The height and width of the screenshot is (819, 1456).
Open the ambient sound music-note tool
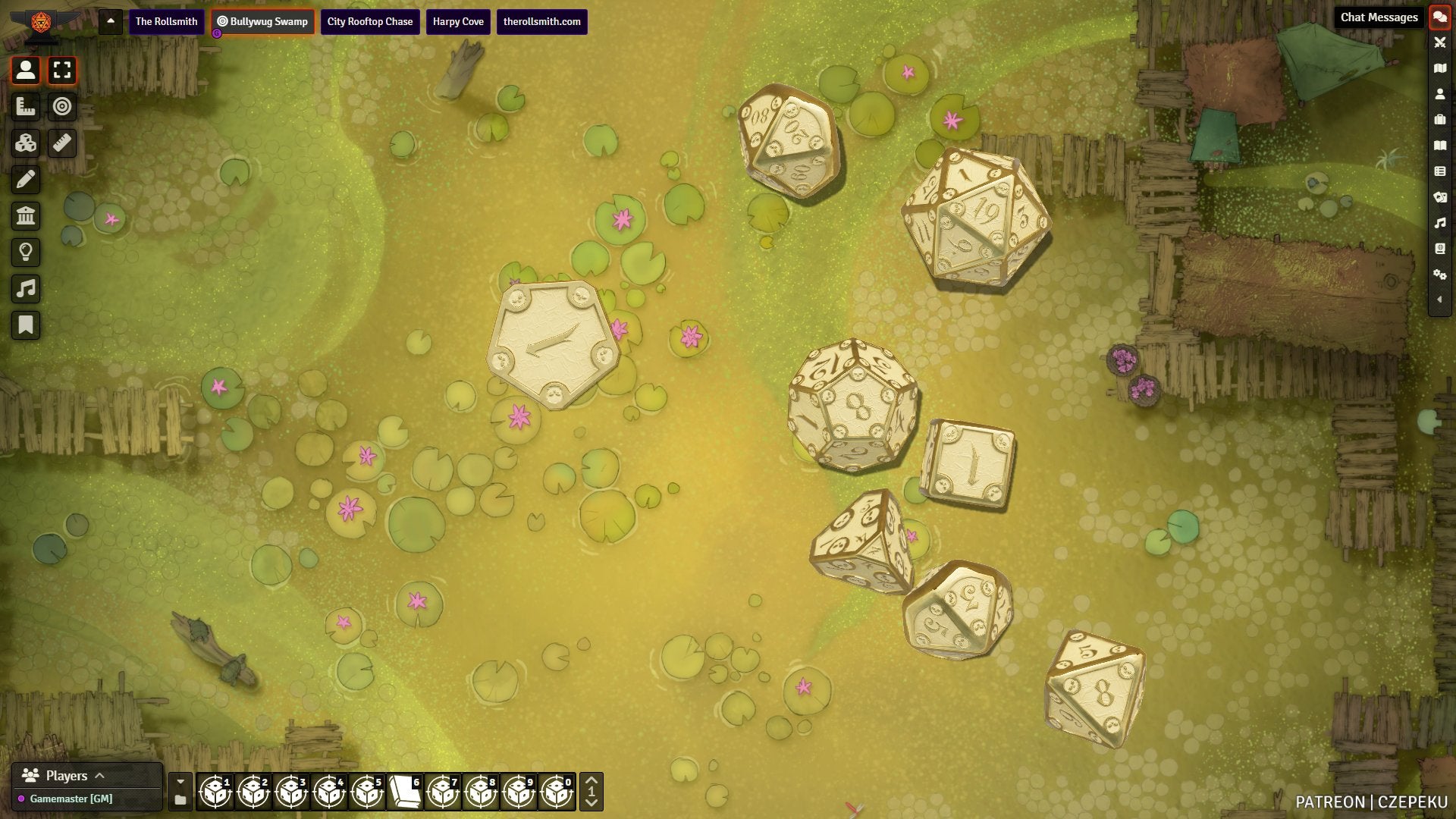26,289
